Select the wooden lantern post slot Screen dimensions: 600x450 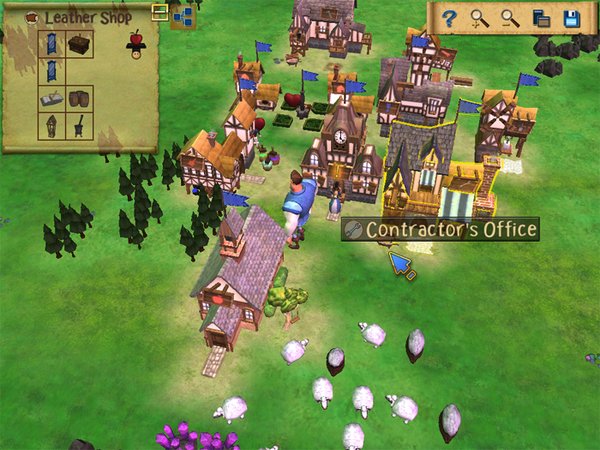(x=52, y=126)
